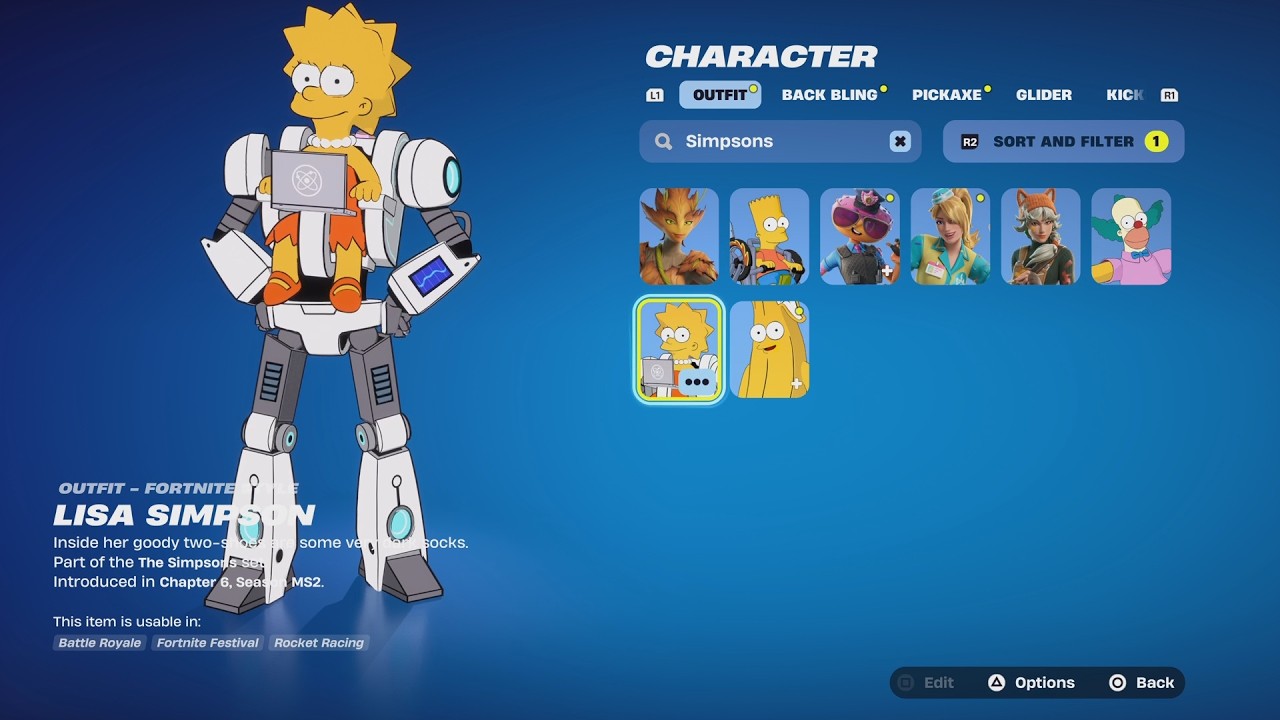Open the three-dot menu on Lisa's tile
Screen dimensions: 1280x720
pyautogui.click(x=697, y=381)
